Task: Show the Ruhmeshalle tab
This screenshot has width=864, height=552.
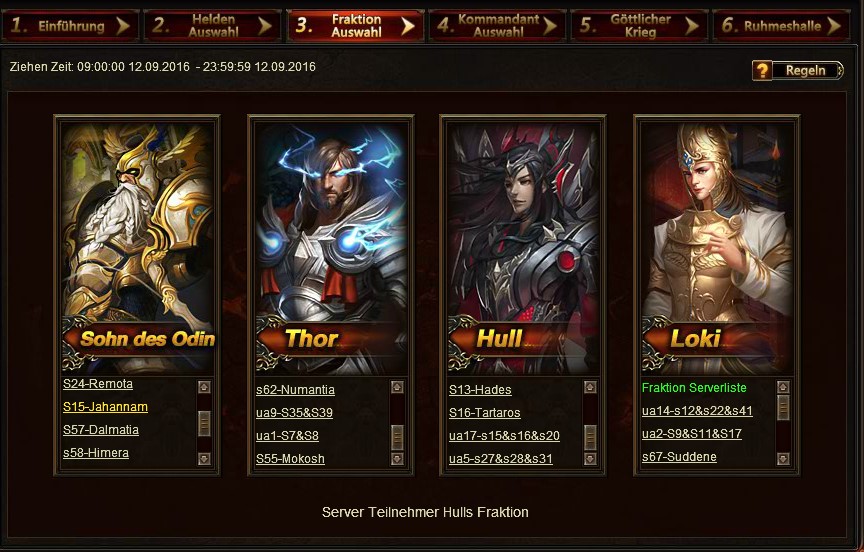Action: pyautogui.click(x=782, y=26)
